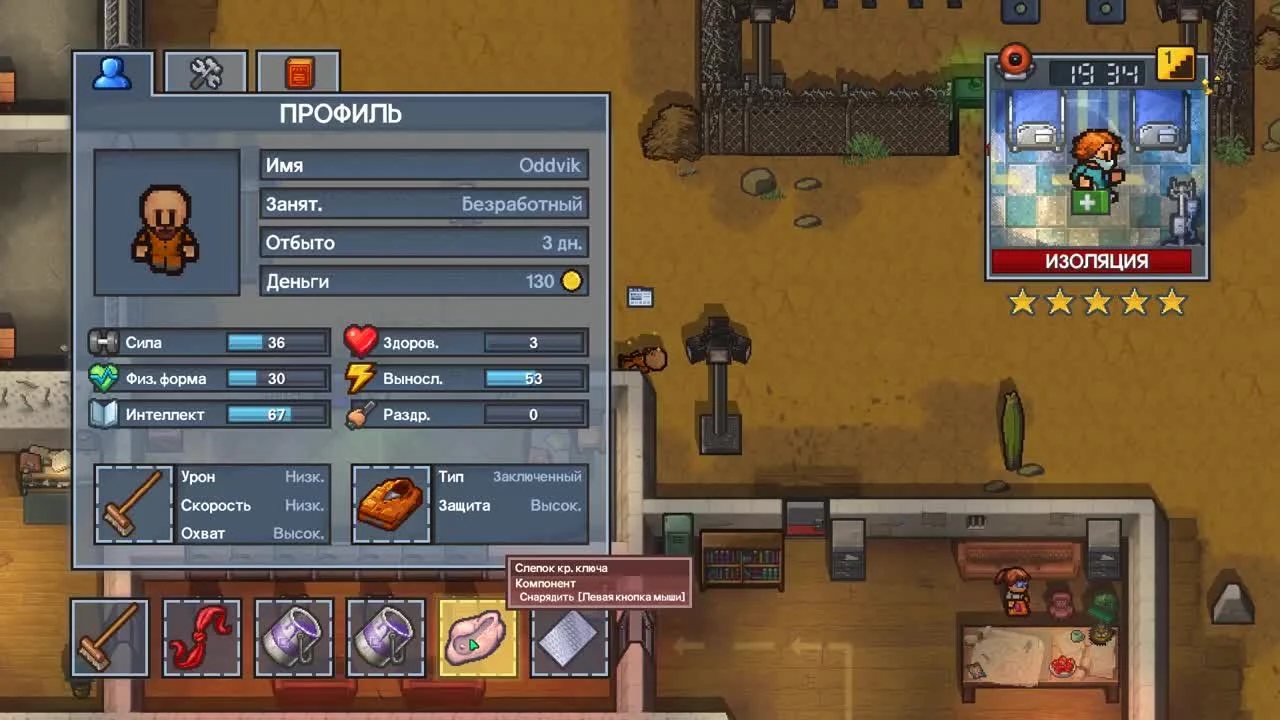Select the second purple paint bucket
Viewport: 1280px width, 720px height.
[385, 637]
